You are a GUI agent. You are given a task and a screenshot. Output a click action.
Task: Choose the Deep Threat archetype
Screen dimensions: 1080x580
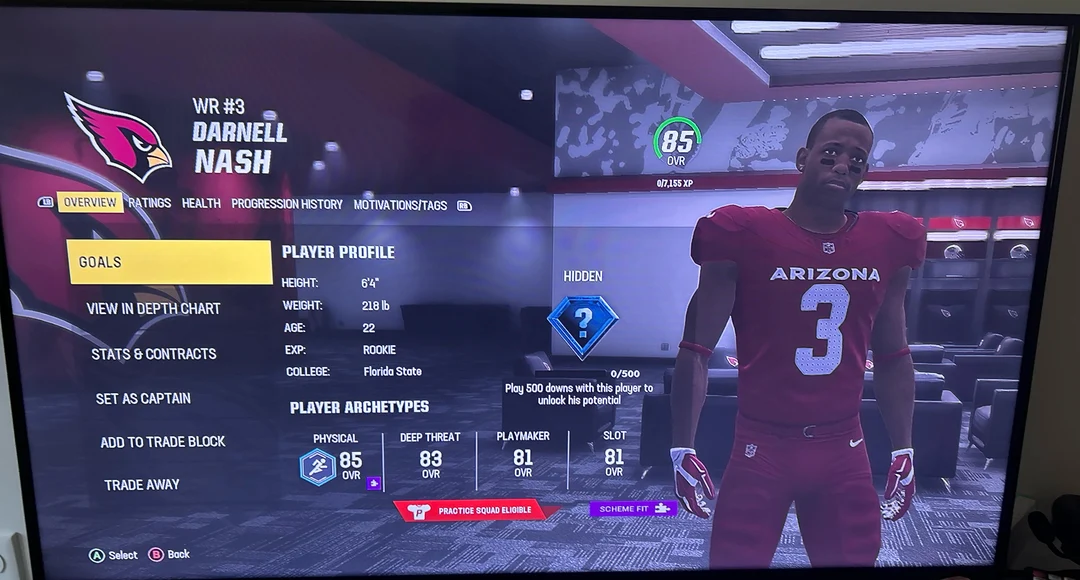point(431,459)
